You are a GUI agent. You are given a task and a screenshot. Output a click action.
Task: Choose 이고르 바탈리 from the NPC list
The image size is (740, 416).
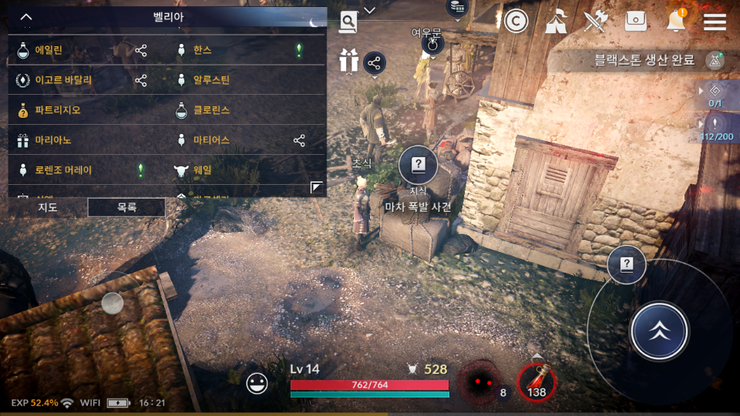(x=63, y=80)
